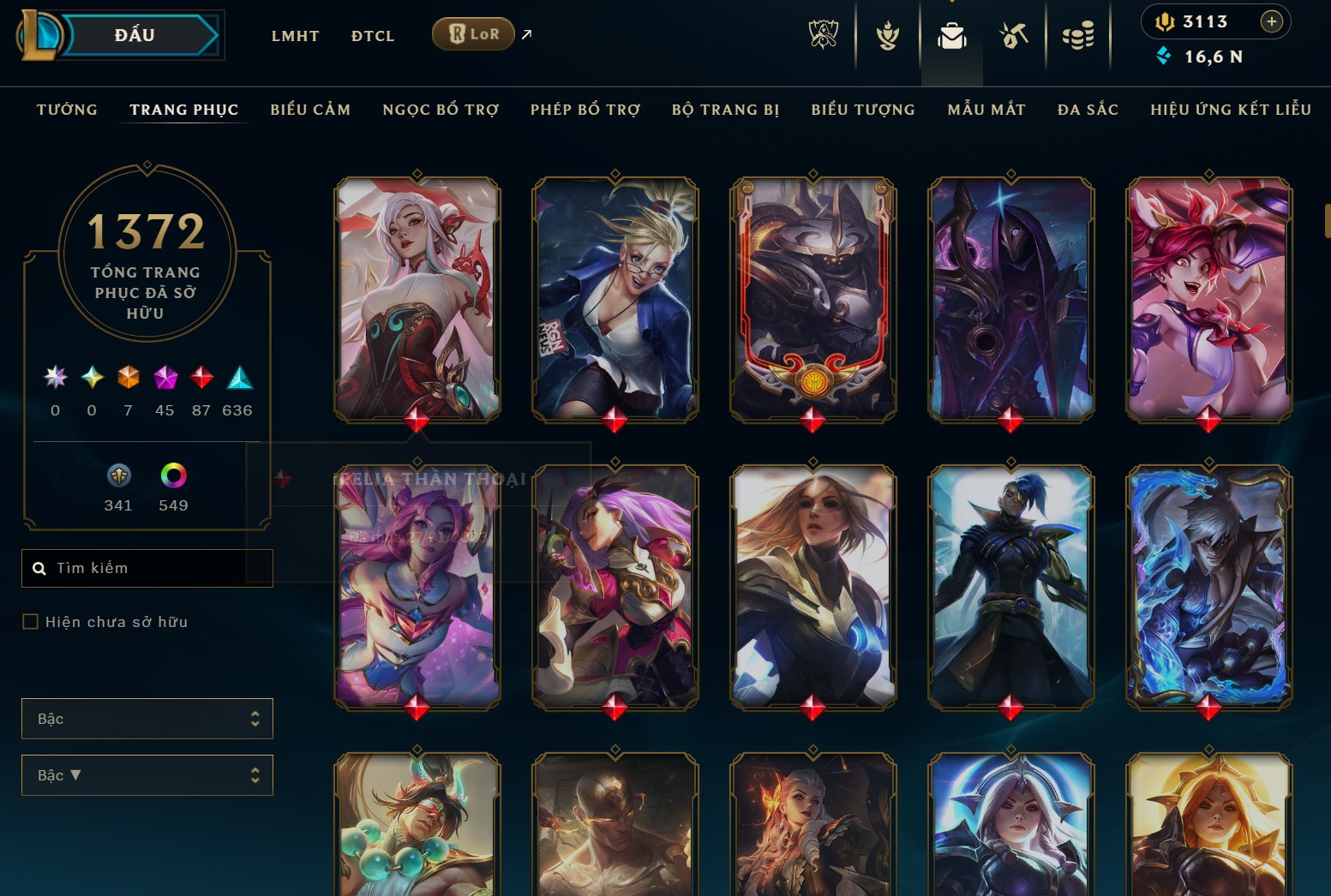The width and height of the screenshot is (1331, 896).
Task: Filter by the purple gem showing 45 skins
Action: pyautogui.click(x=165, y=378)
